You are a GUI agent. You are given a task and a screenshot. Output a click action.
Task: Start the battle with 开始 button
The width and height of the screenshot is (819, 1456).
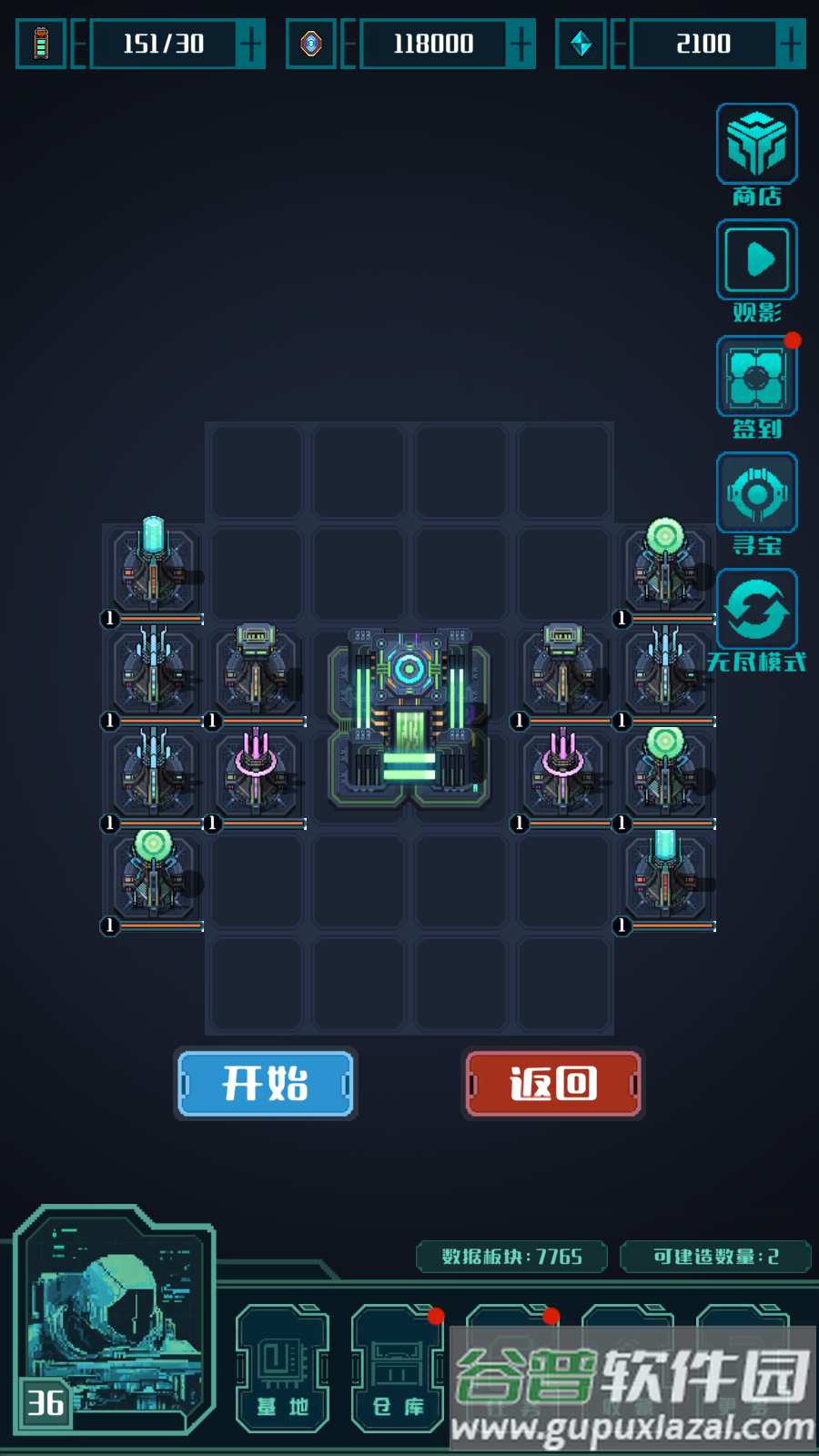[265, 1083]
